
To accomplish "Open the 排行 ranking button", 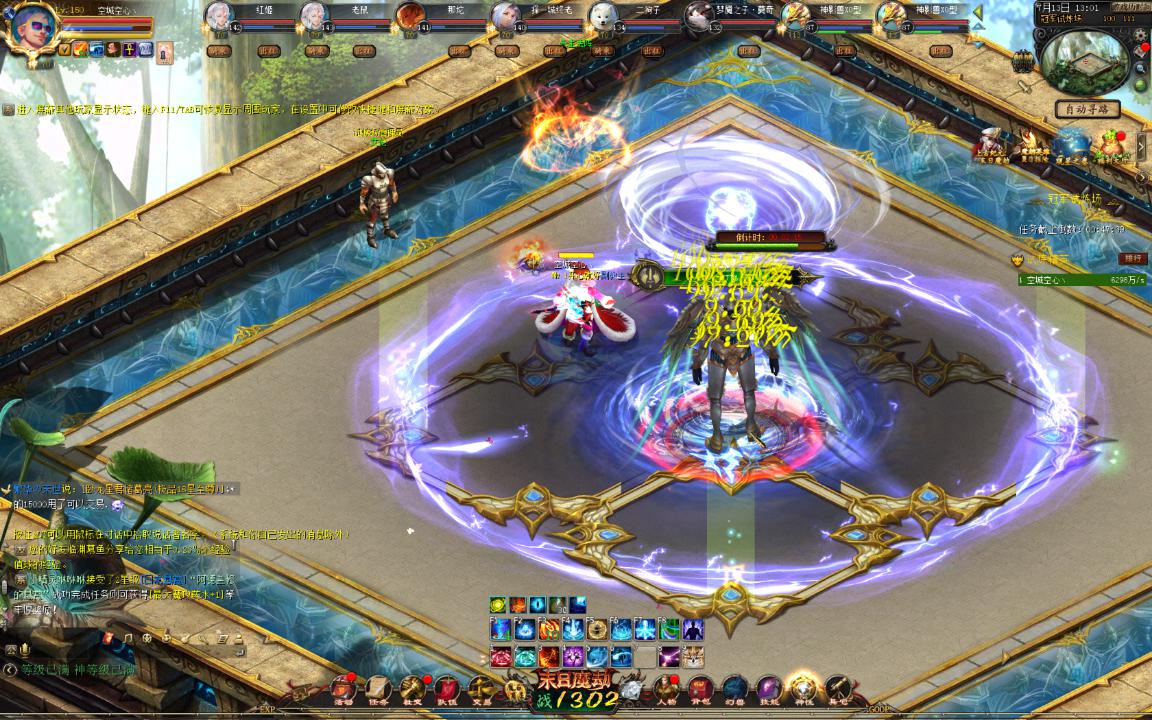I will point(1133,258).
